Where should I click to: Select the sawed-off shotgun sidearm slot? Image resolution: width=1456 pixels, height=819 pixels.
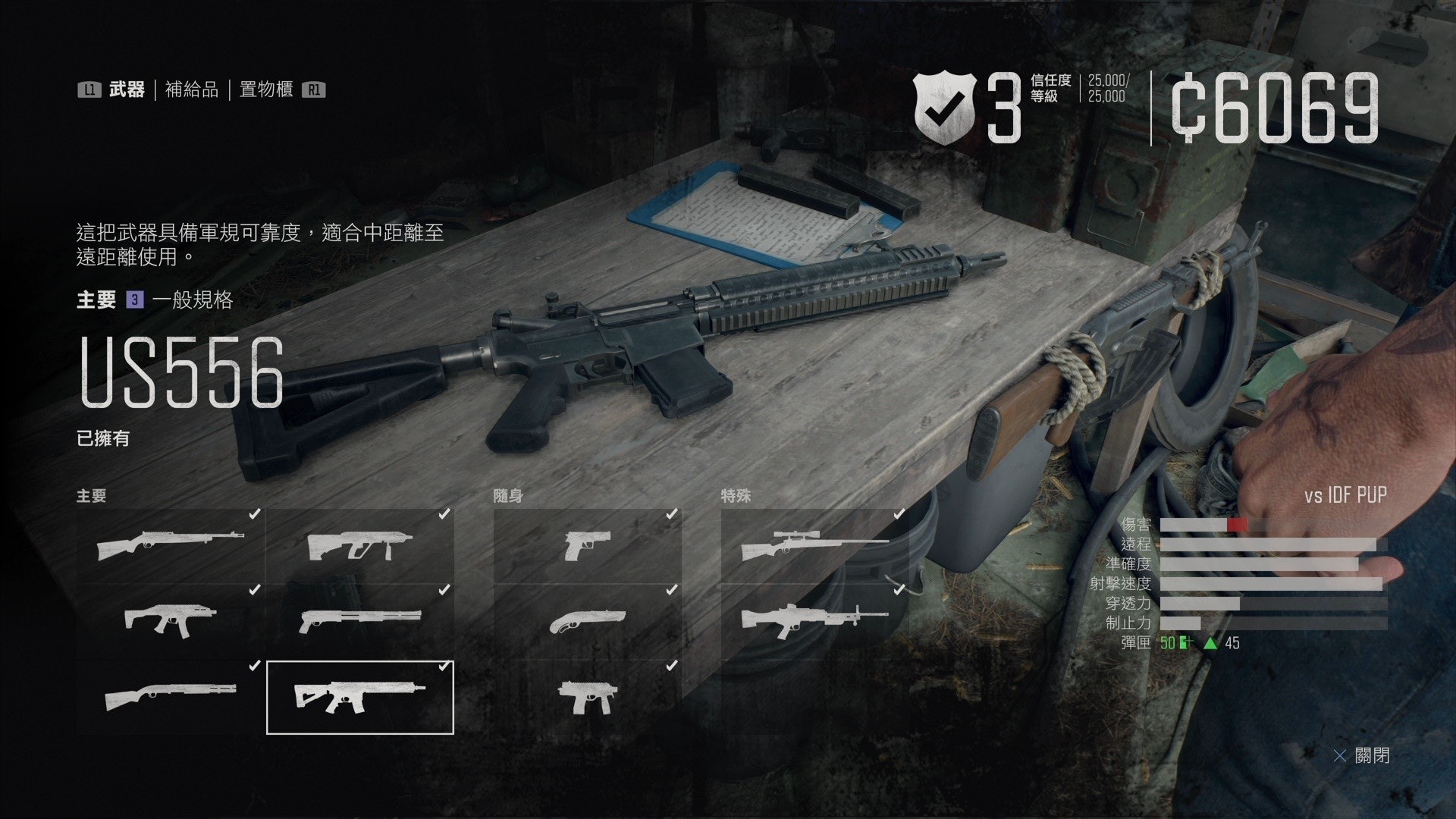click(x=588, y=622)
